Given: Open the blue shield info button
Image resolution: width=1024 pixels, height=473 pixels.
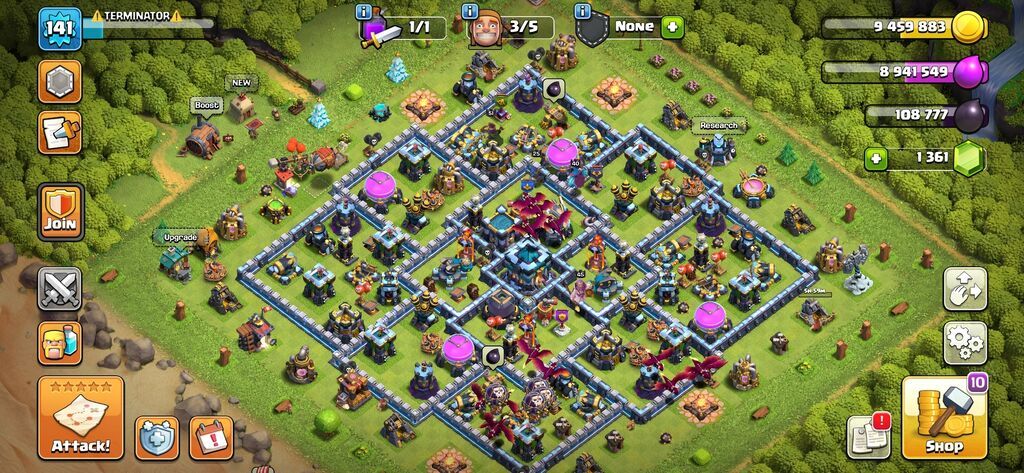Looking at the screenshot, I should 157,437.
